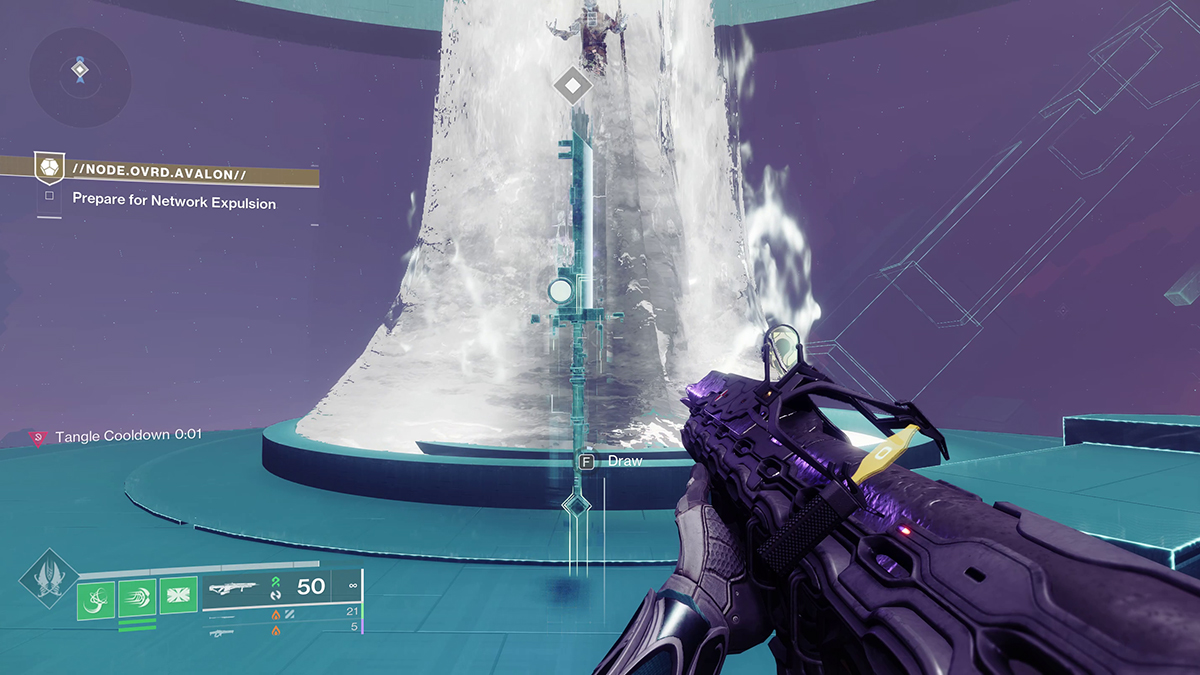1200x675 pixels.
Task: Click the Prepare for Network Expulsion objective
Action: pos(174,201)
